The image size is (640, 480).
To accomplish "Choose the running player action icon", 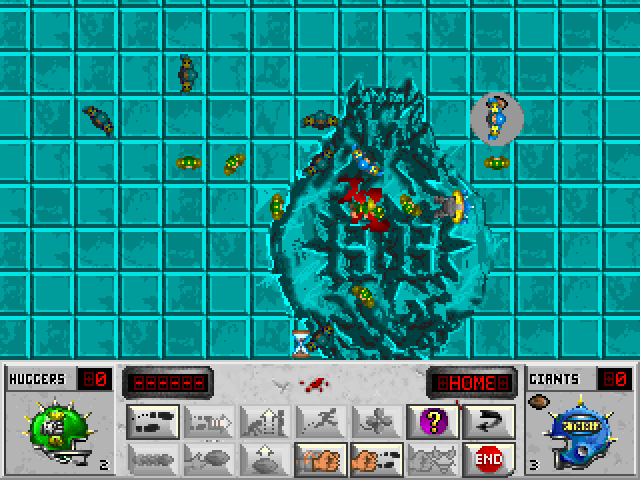I will (x=321, y=422).
